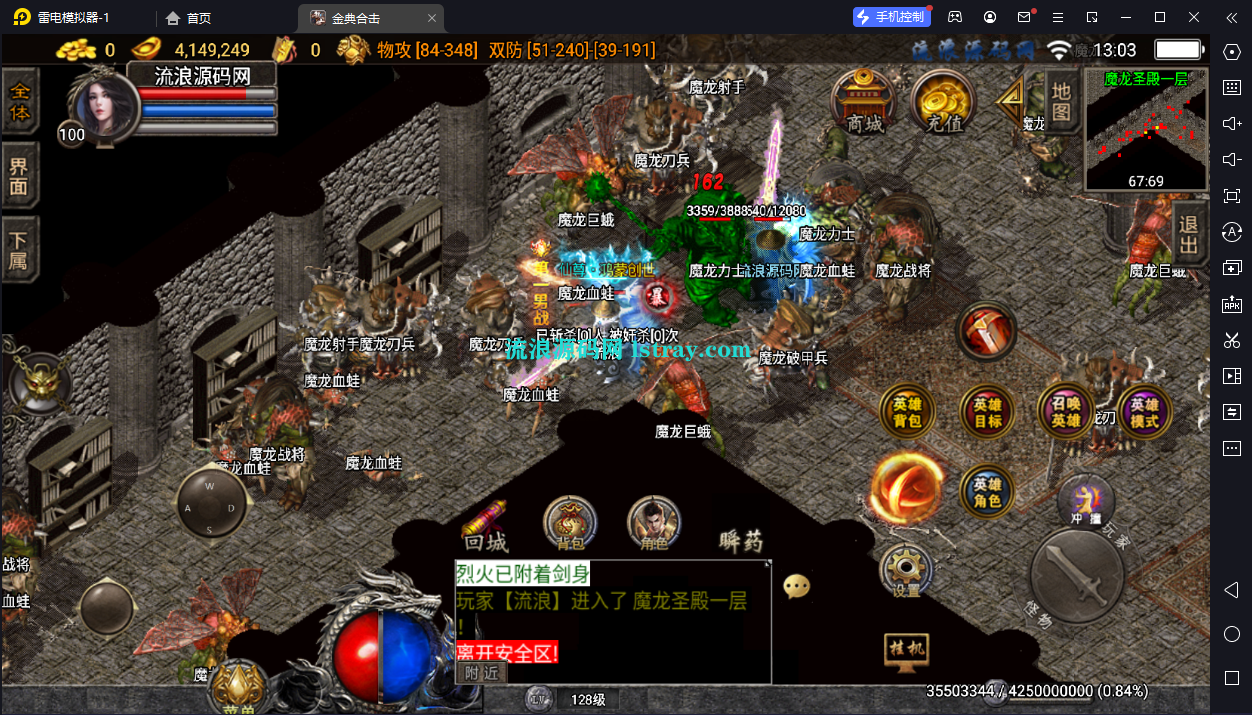Use the 回城 return scroll
Viewport: 1252px width, 715px height.
point(486,527)
